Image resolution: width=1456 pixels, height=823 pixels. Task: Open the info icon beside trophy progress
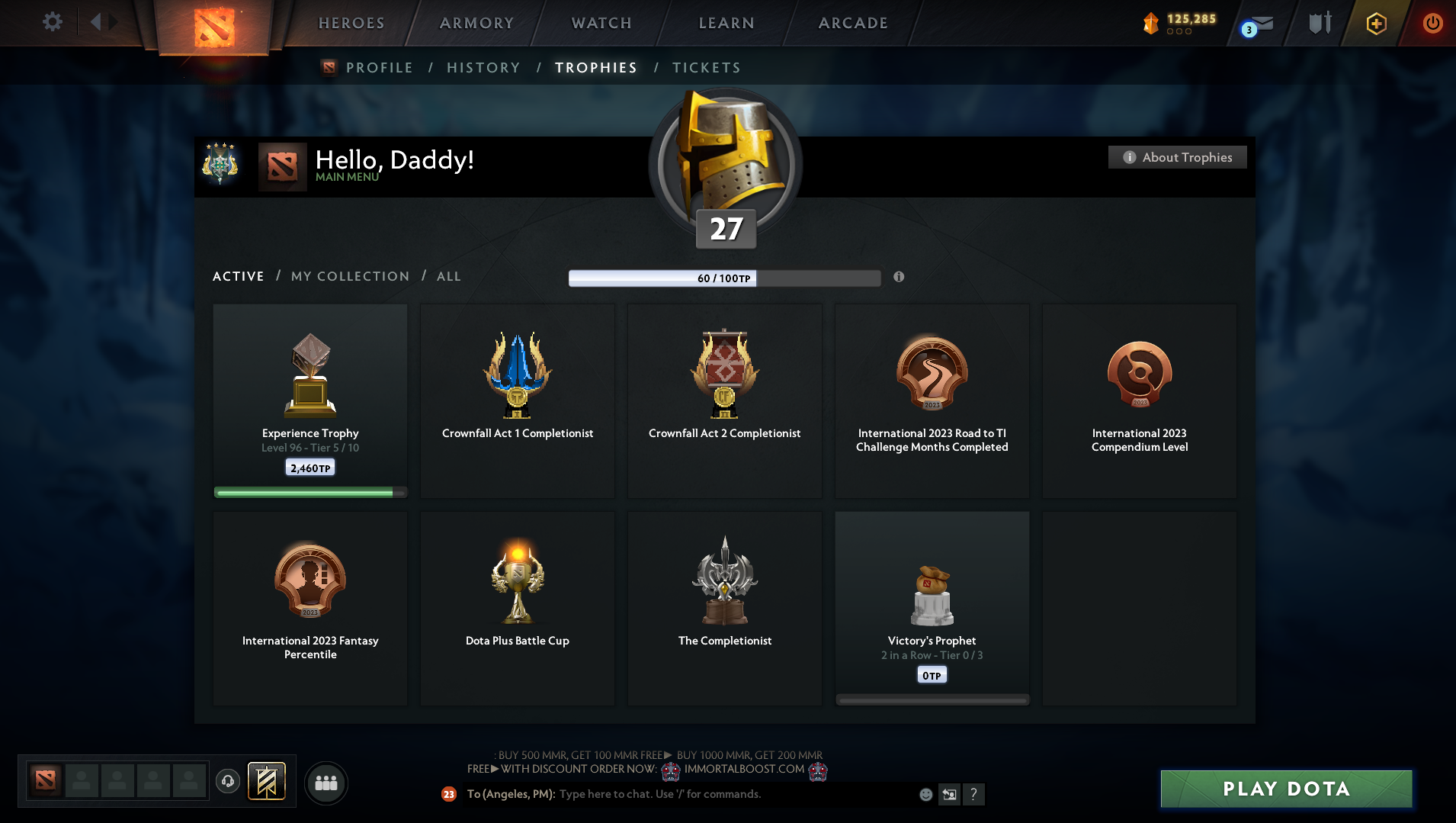point(898,277)
